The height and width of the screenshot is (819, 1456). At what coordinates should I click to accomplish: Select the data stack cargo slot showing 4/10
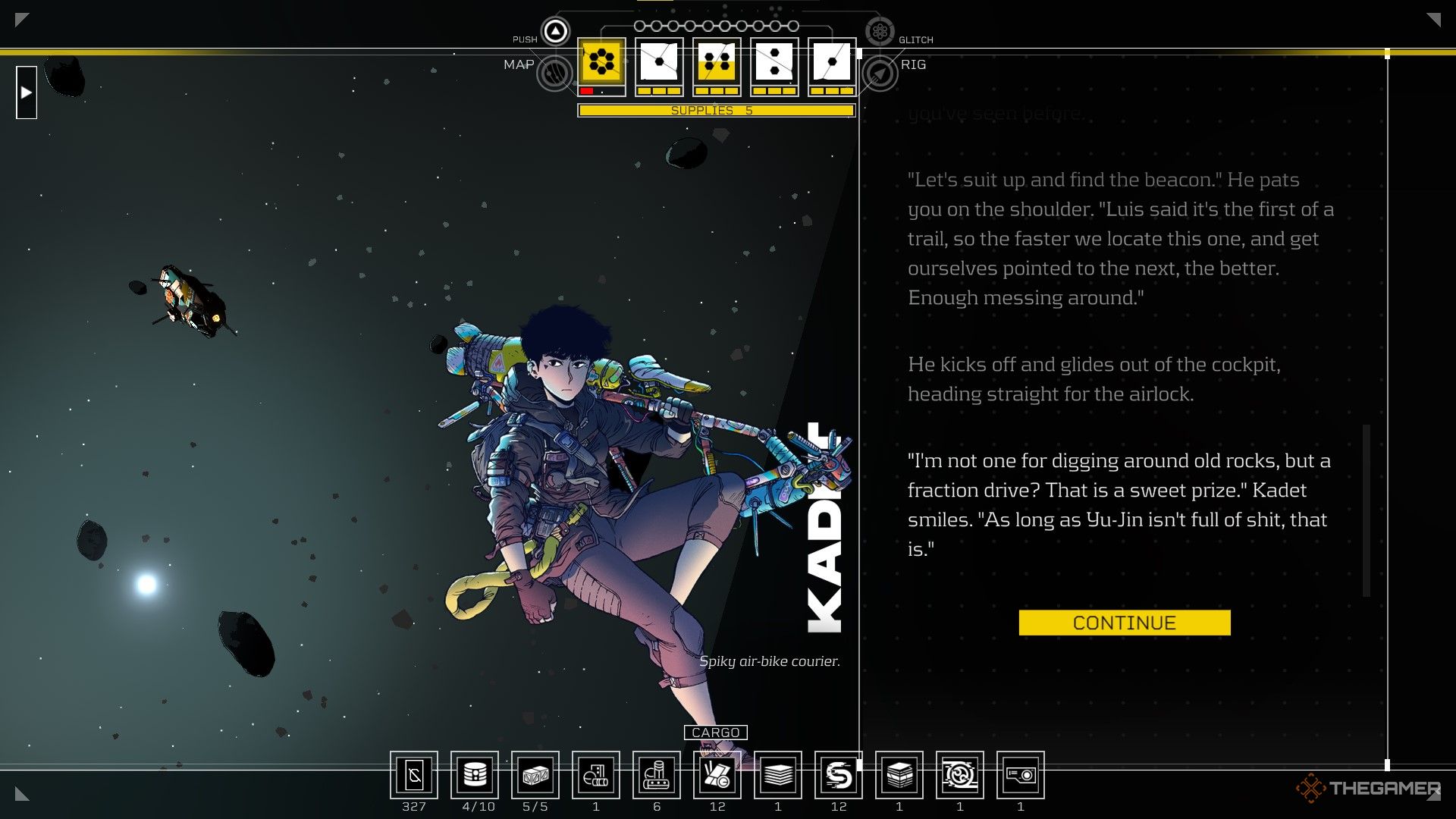pyautogui.click(x=475, y=775)
